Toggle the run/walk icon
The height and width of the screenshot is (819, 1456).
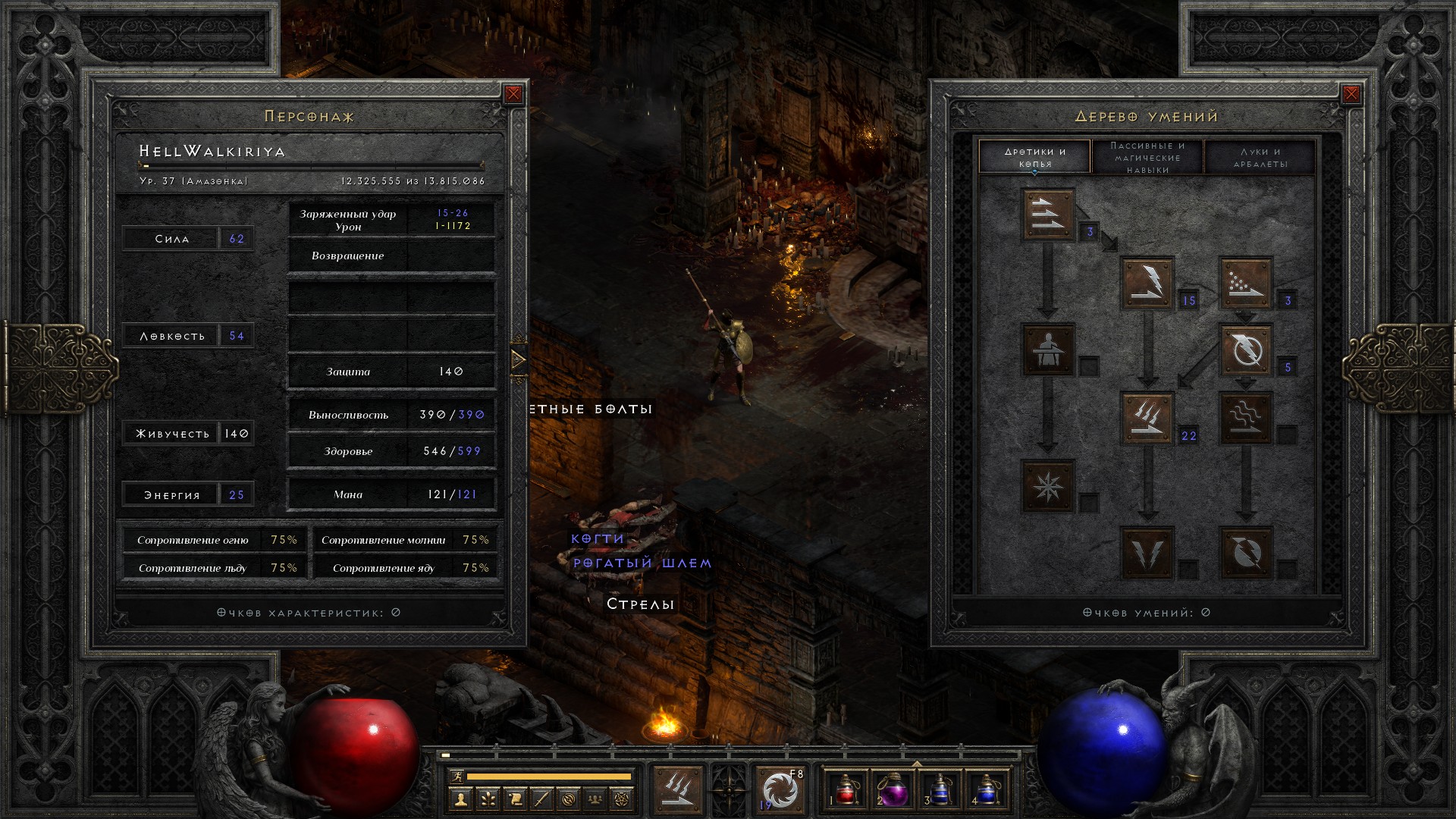pyautogui.click(x=456, y=777)
